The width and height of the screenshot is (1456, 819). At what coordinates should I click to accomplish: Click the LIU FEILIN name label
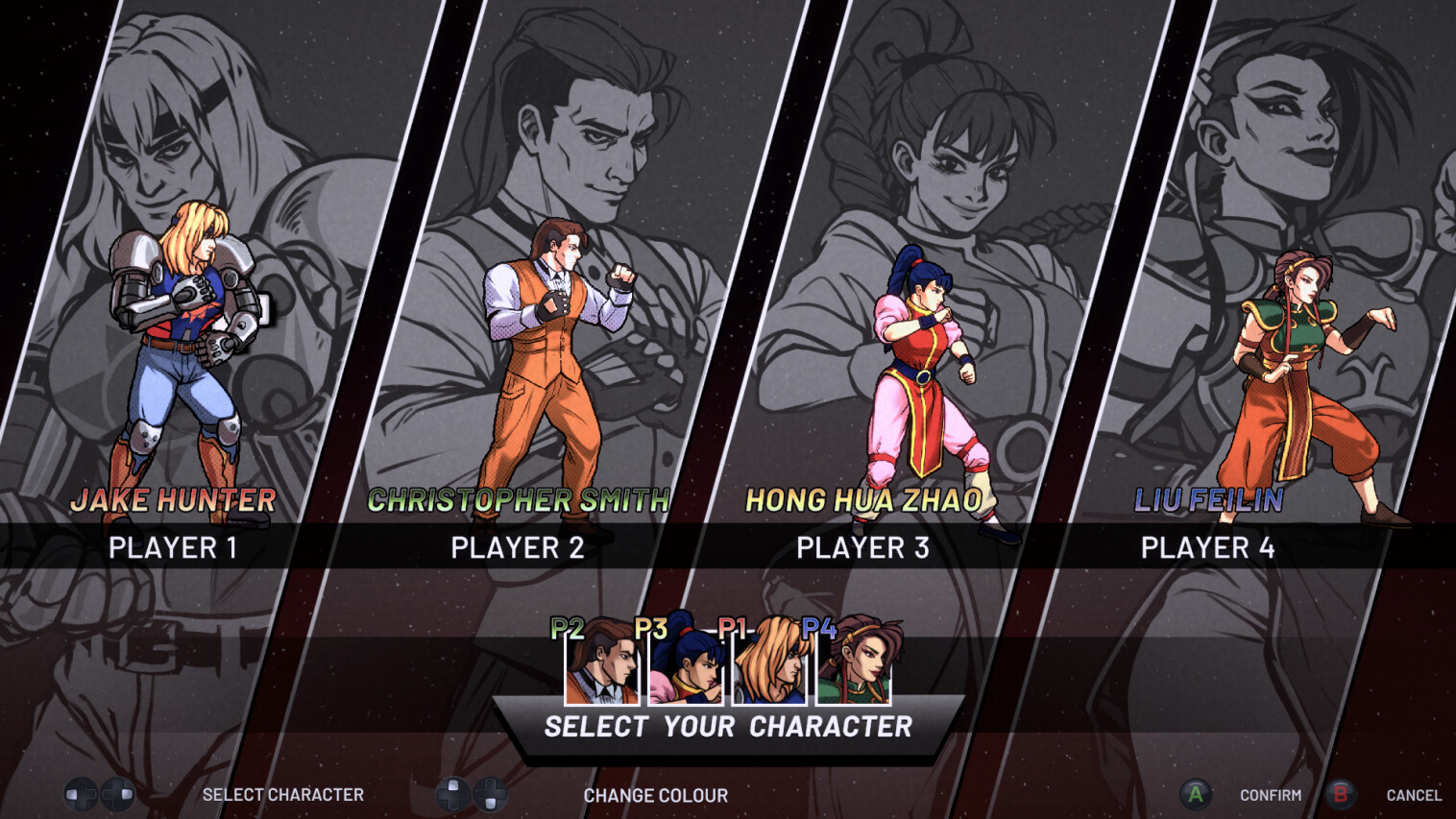click(x=1208, y=497)
